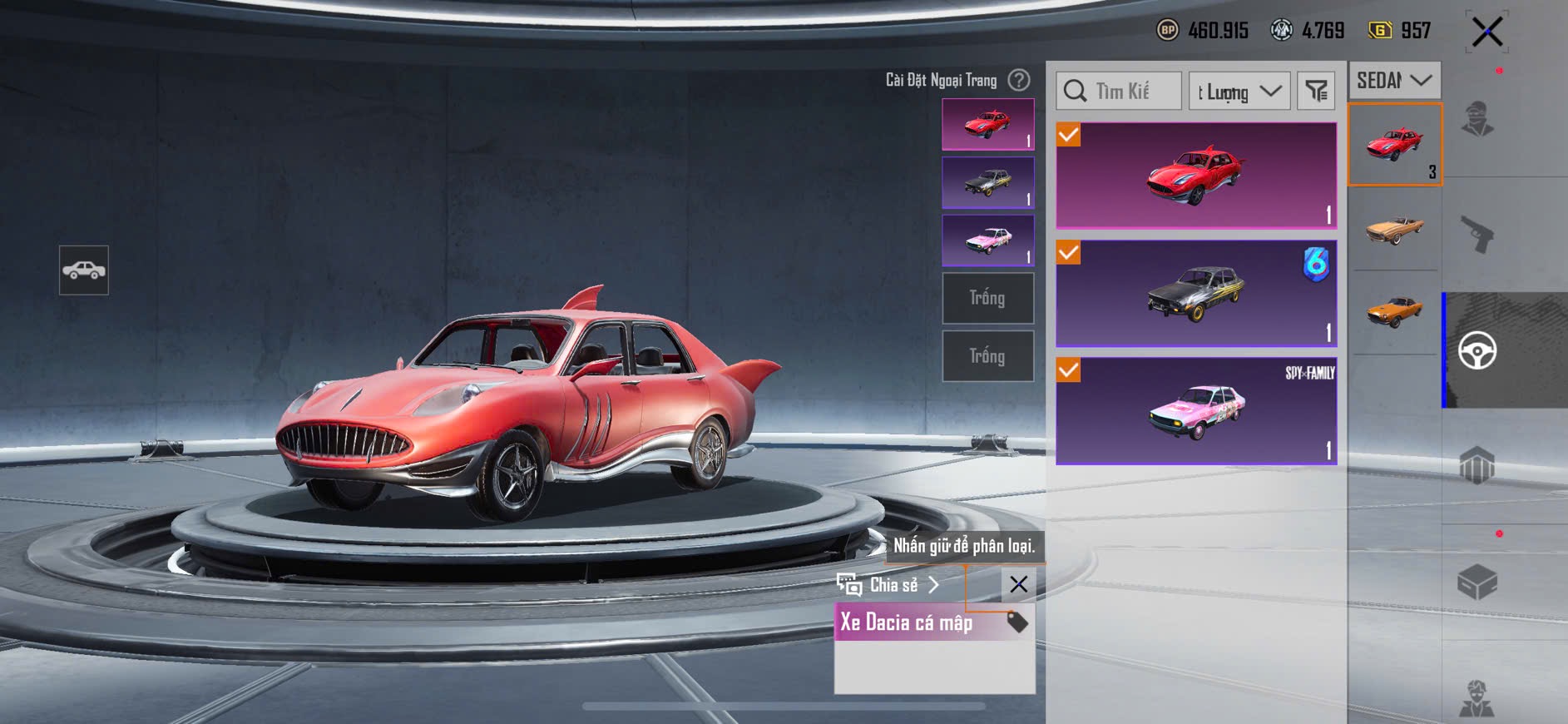
Task: Open the SEDAN vehicle type dropdown
Action: tap(1394, 81)
